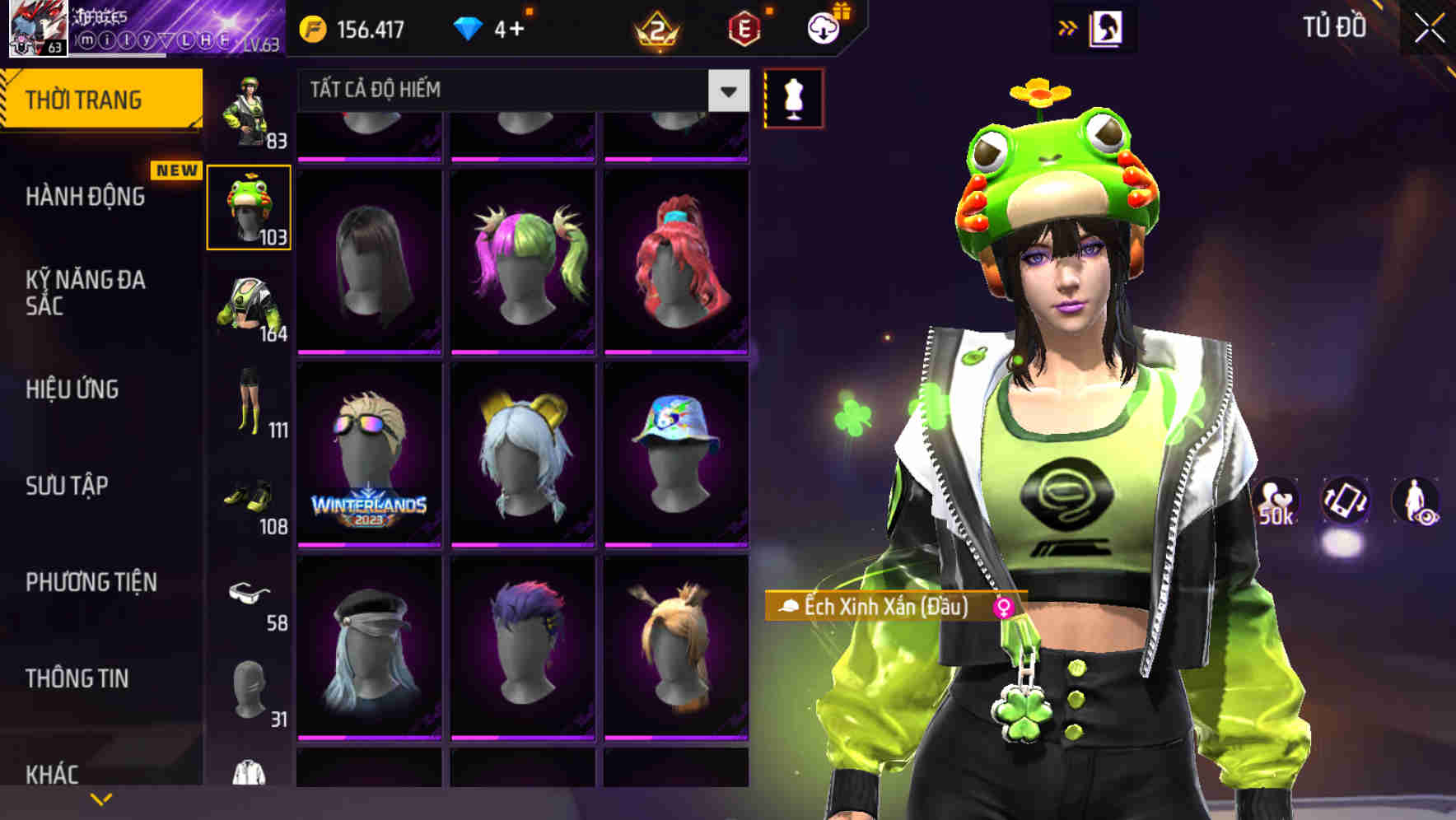
Task: Click the mannequin icon beside the rarity filter
Action: pyautogui.click(x=793, y=96)
